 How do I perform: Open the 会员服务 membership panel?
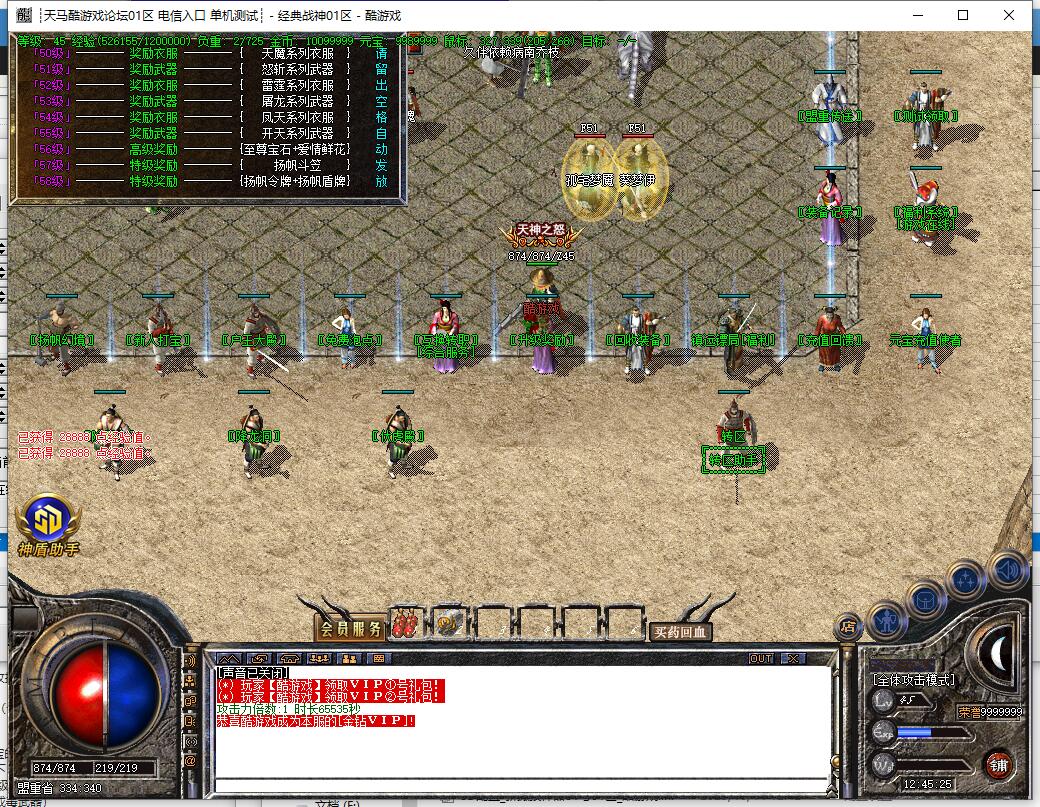coord(350,629)
